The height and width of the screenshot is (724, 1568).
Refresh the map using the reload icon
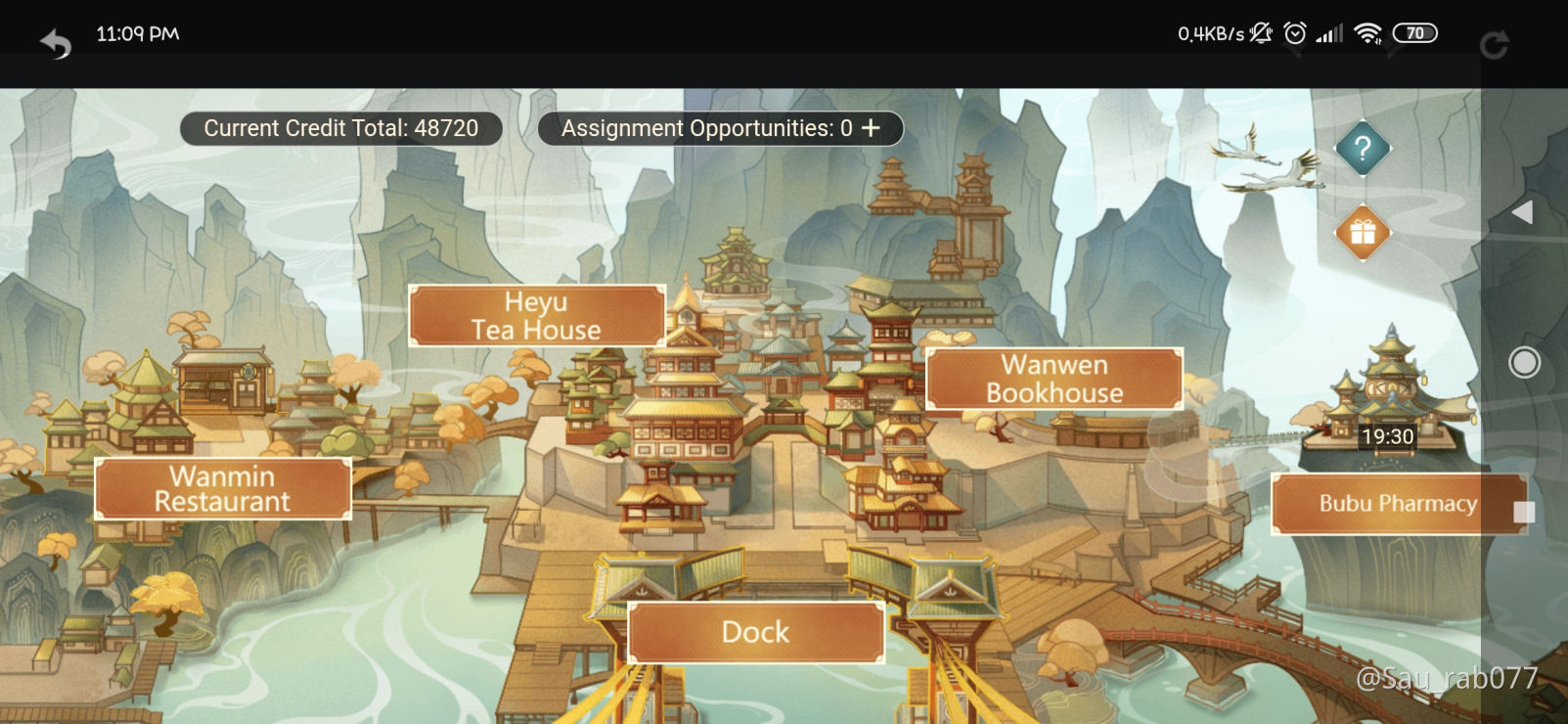coord(1497,41)
